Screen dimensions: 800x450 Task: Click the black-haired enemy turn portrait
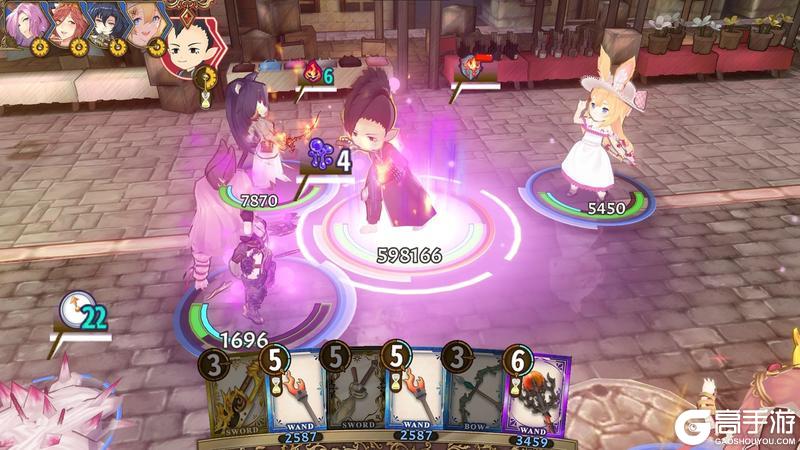tap(189, 43)
